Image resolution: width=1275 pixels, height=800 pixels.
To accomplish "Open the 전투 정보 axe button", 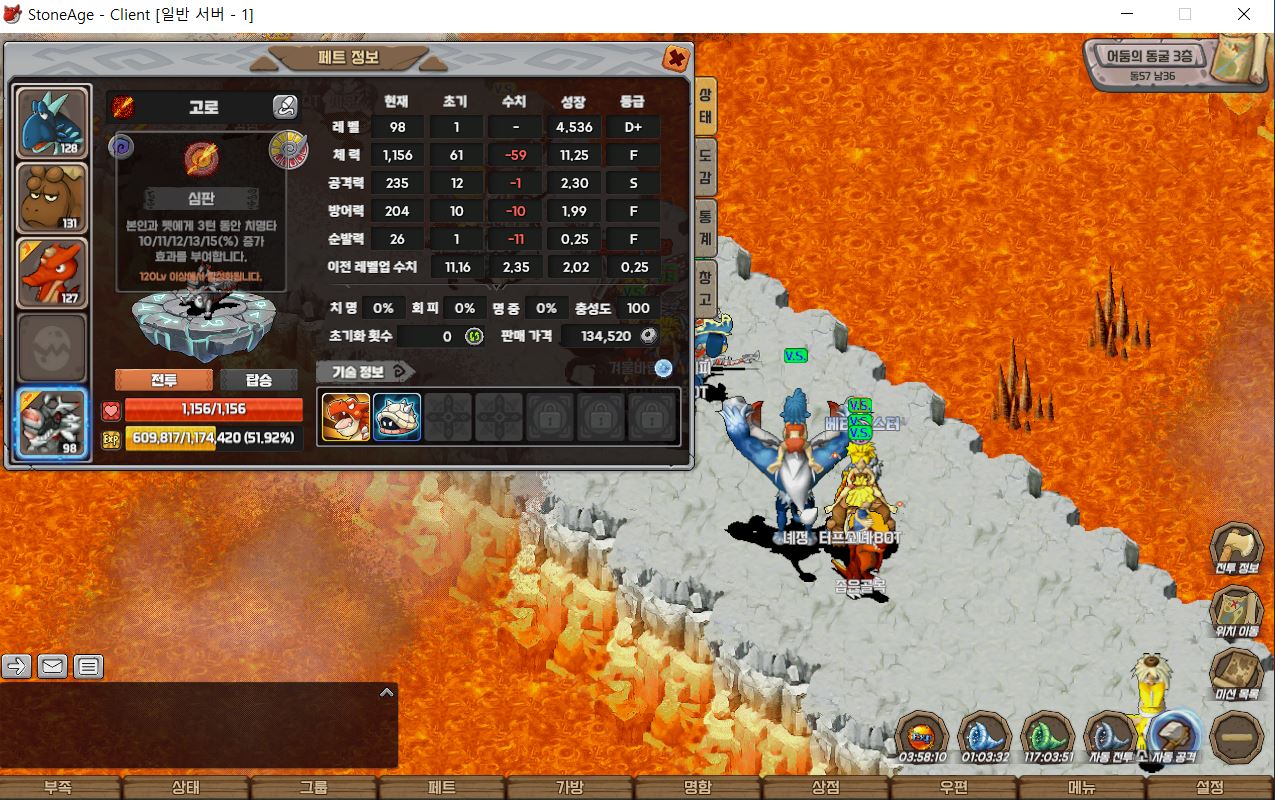I will (1236, 548).
